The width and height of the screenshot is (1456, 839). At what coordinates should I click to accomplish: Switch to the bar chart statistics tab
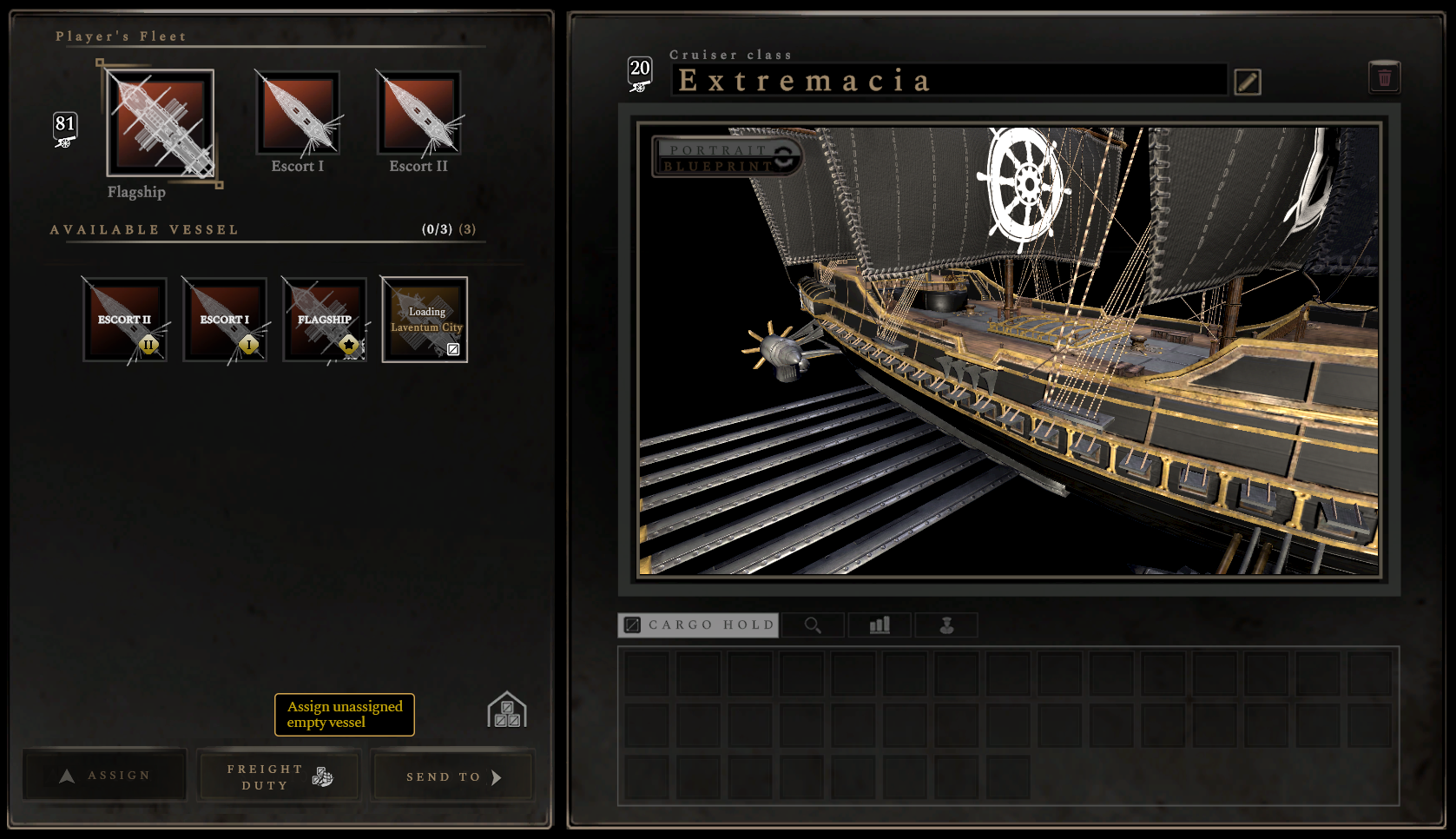coord(880,624)
